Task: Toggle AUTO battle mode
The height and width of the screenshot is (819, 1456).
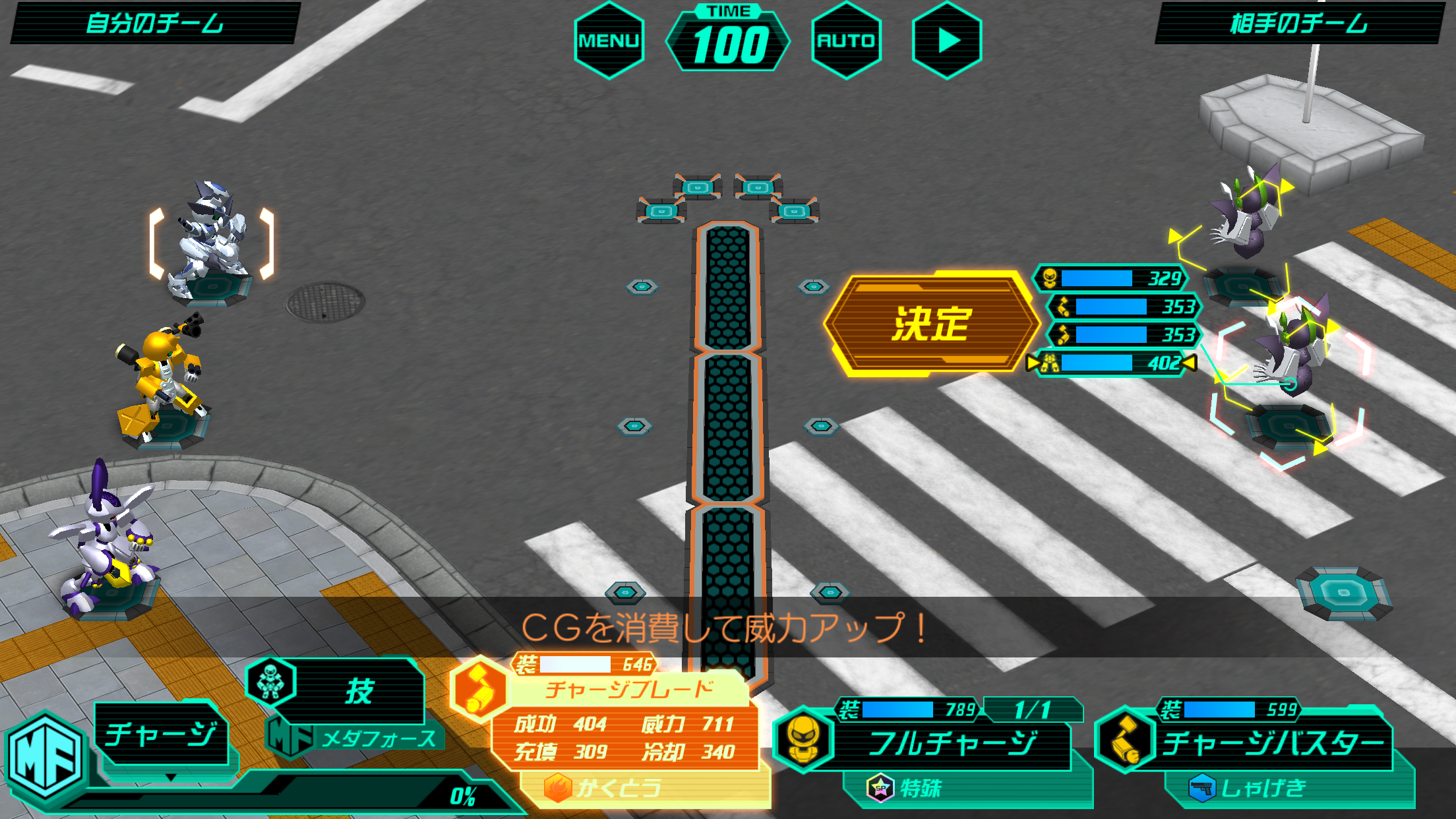Action: click(x=847, y=39)
